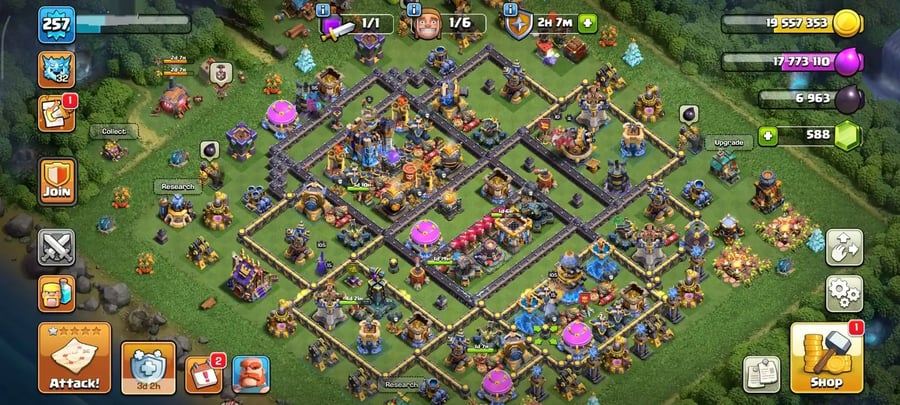
Task: Open the calendar events icon with badge 2
Action: point(203,374)
